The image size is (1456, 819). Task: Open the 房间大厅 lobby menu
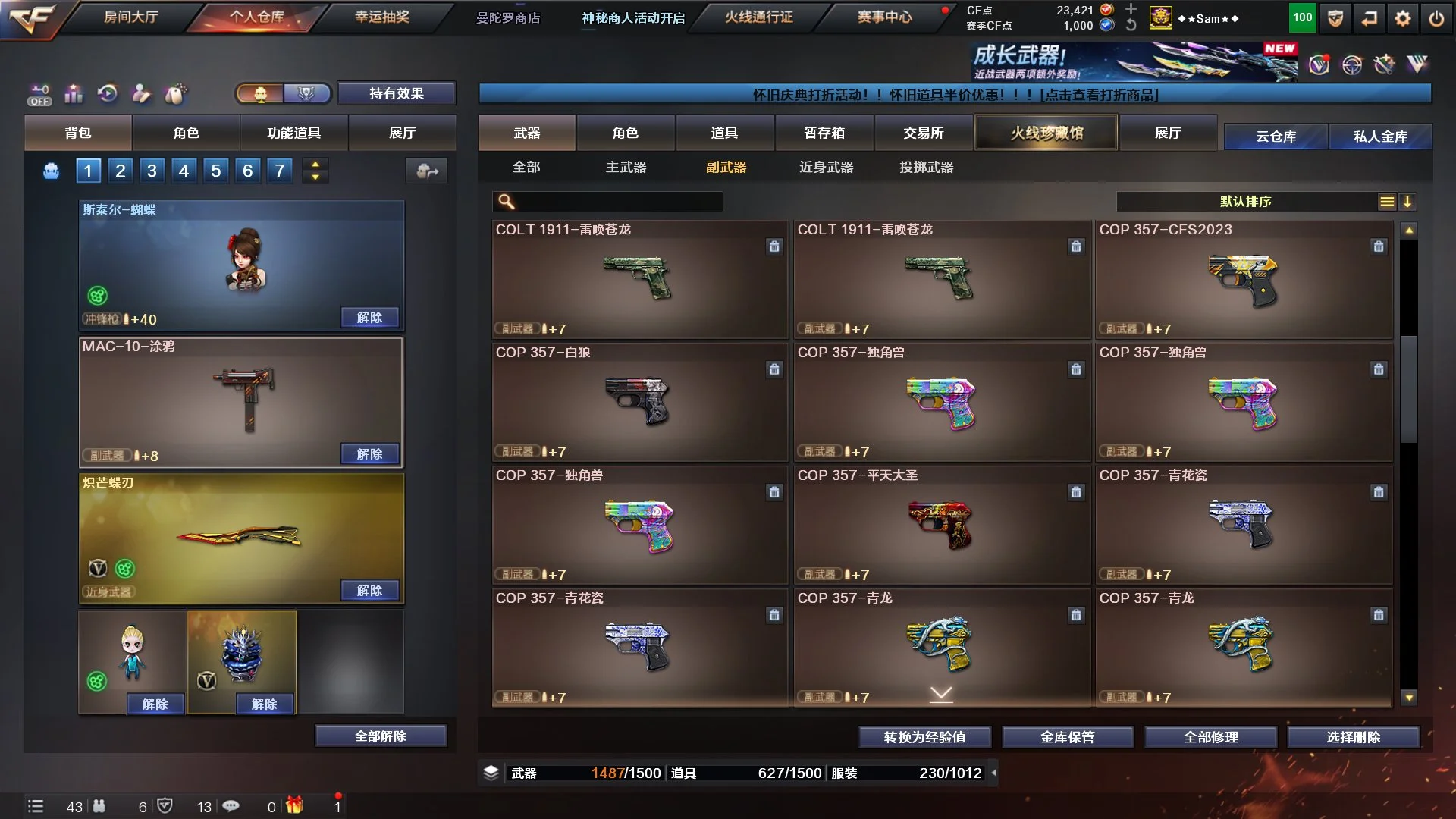click(x=130, y=17)
